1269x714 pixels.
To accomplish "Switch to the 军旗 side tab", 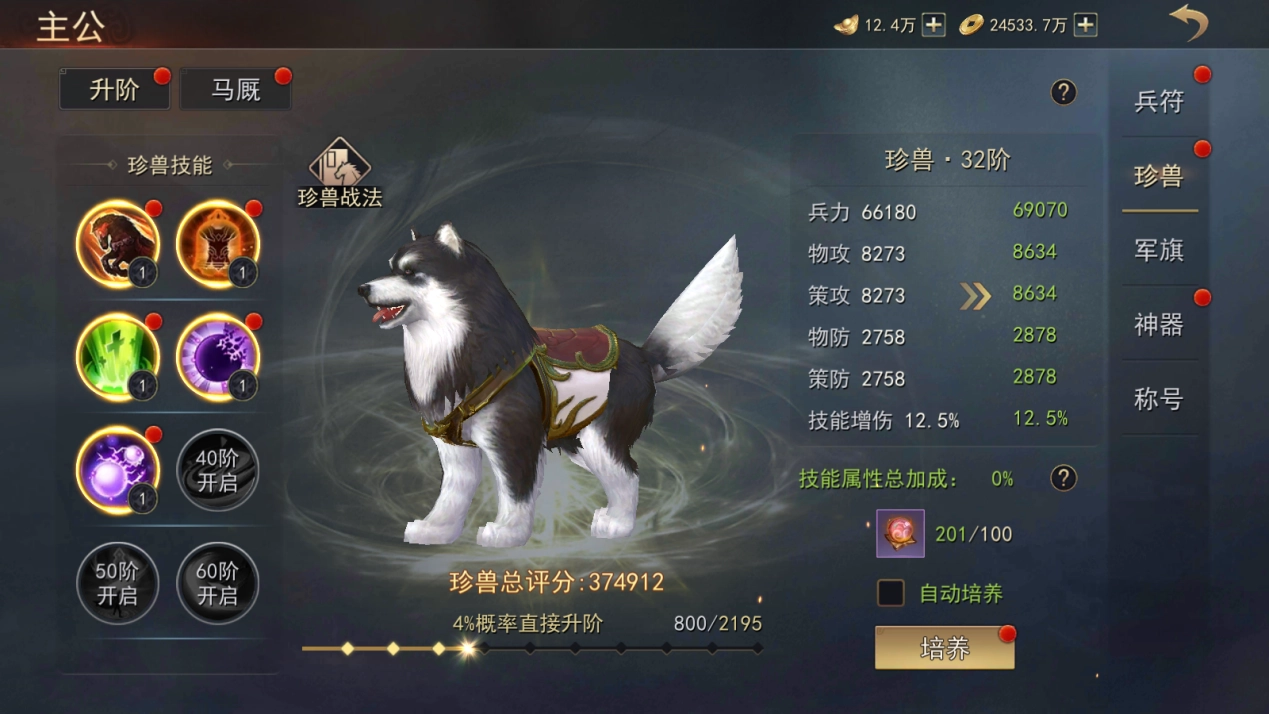I will (x=1159, y=250).
